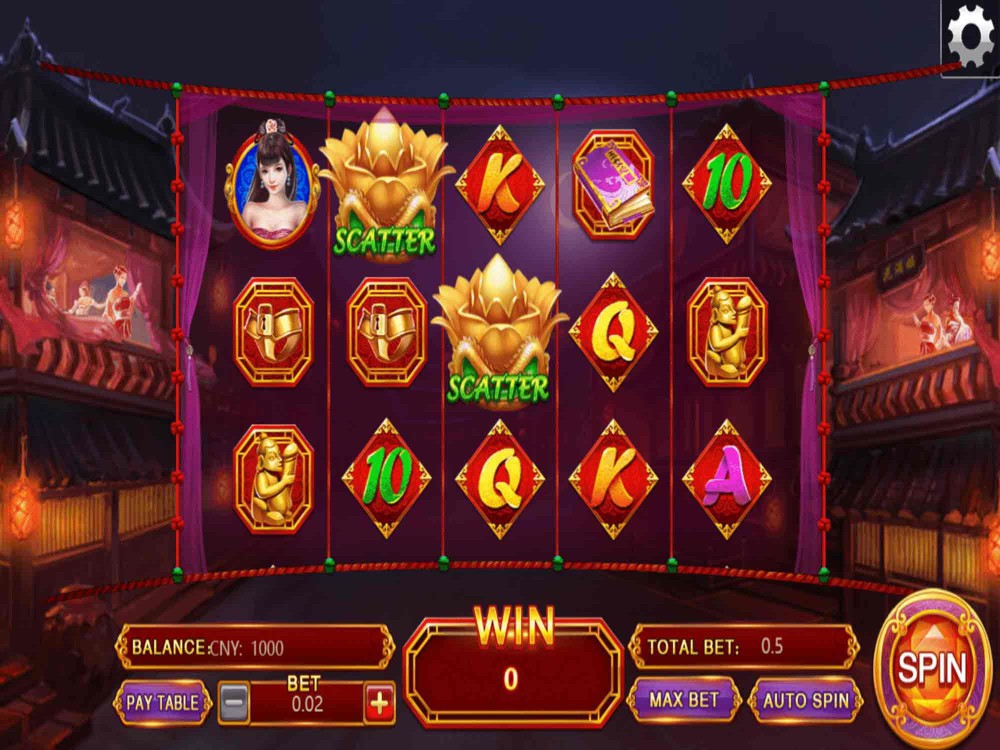Open settings via the gear icon

click(x=969, y=37)
